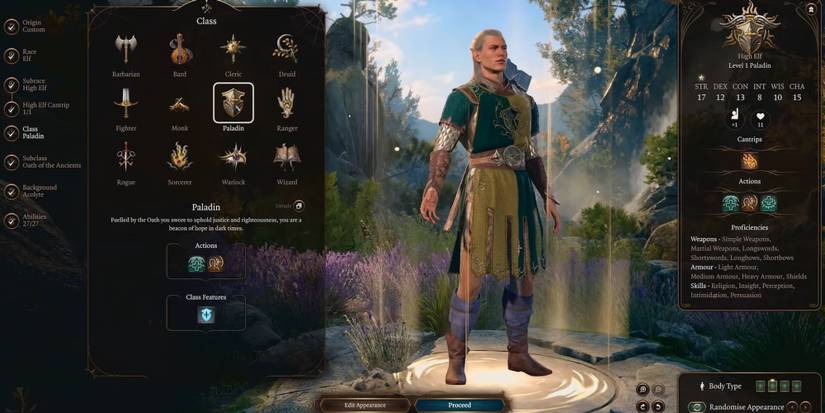Select the Sorcerer class
This screenshot has width=825, height=413.
[180, 156]
